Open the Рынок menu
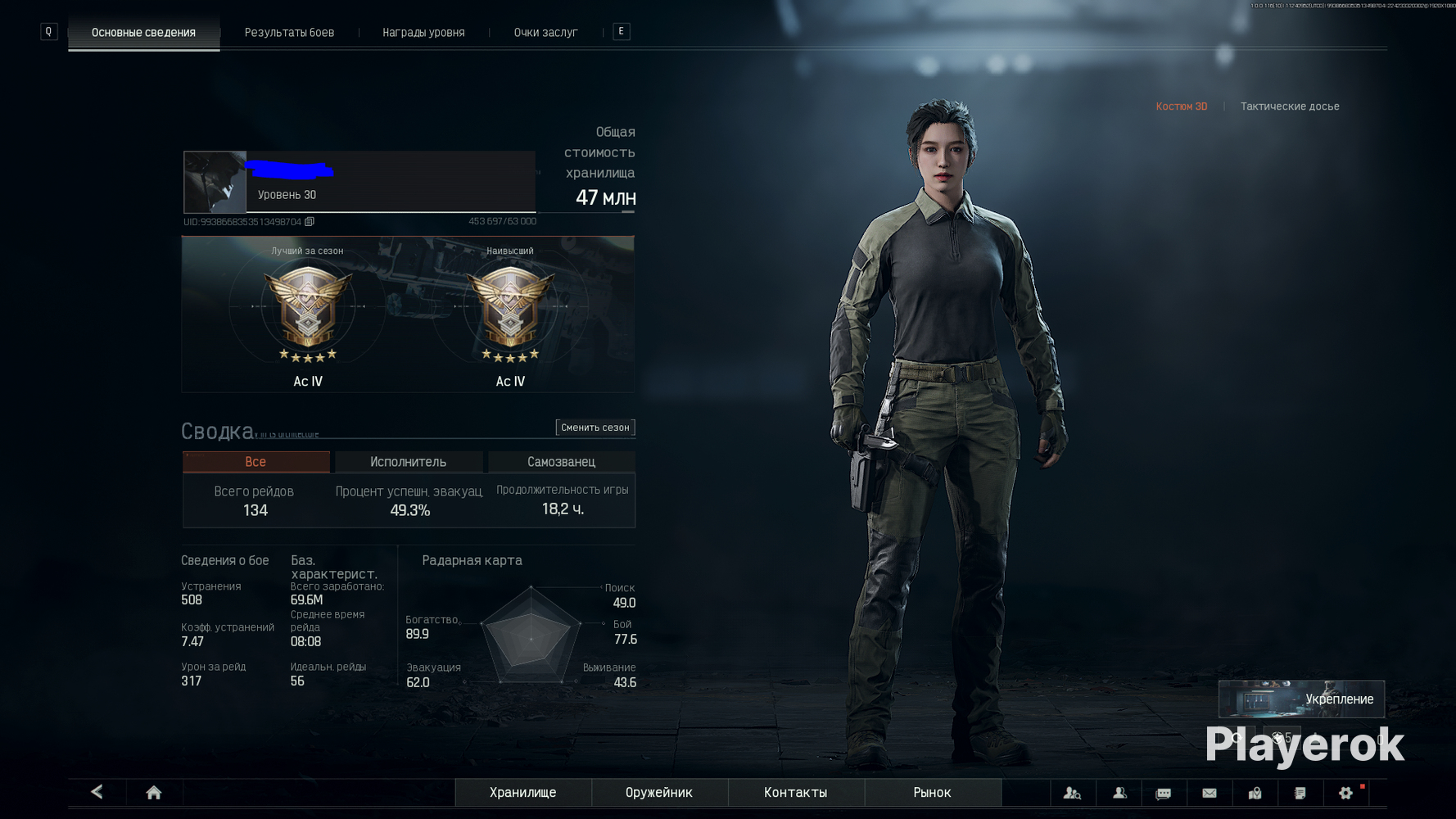This screenshot has width=1456, height=819. [932, 793]
